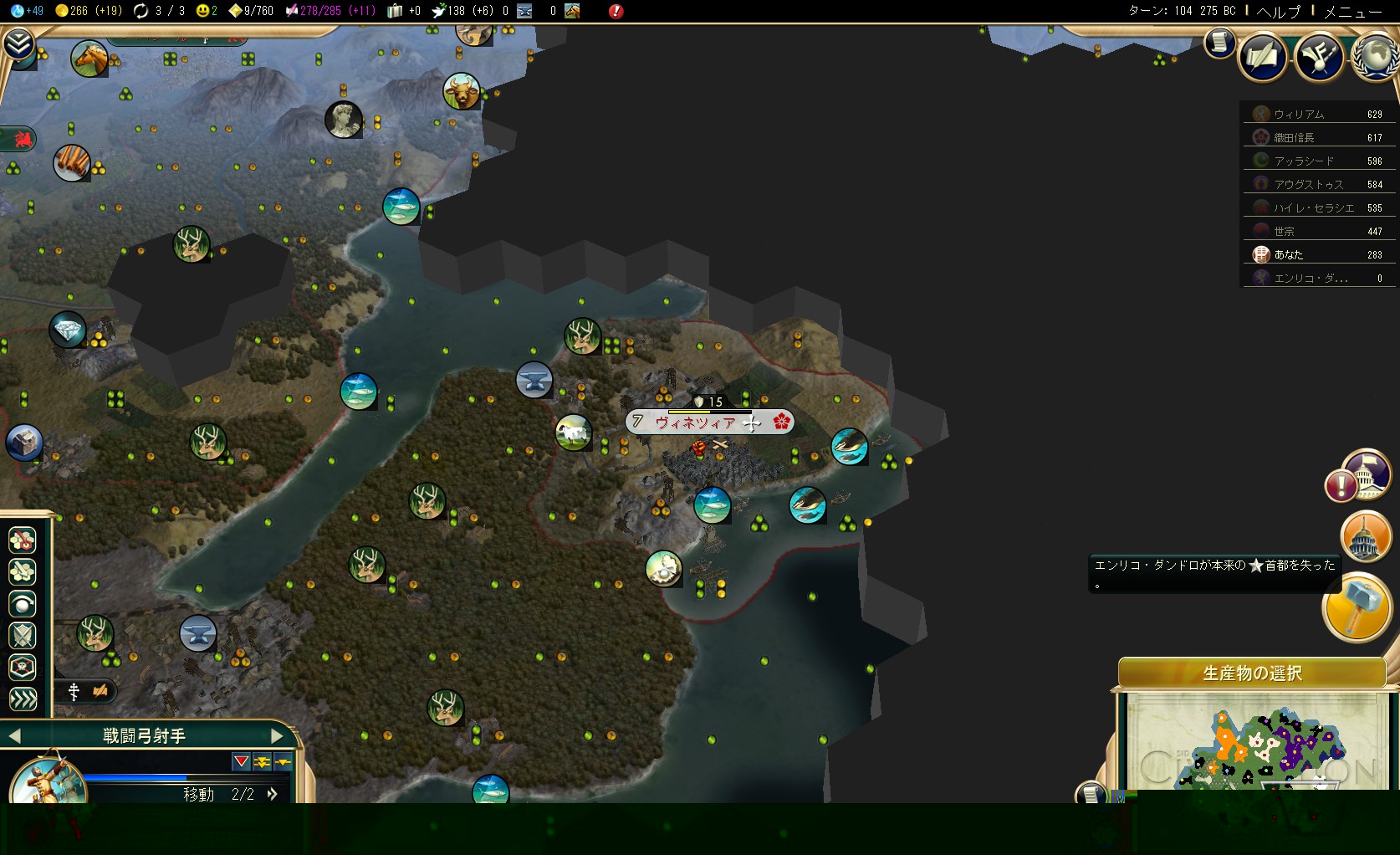The image size is (1400, 855).
Task: Open the orange capitol dome notification
Action: click(1364, 537)
